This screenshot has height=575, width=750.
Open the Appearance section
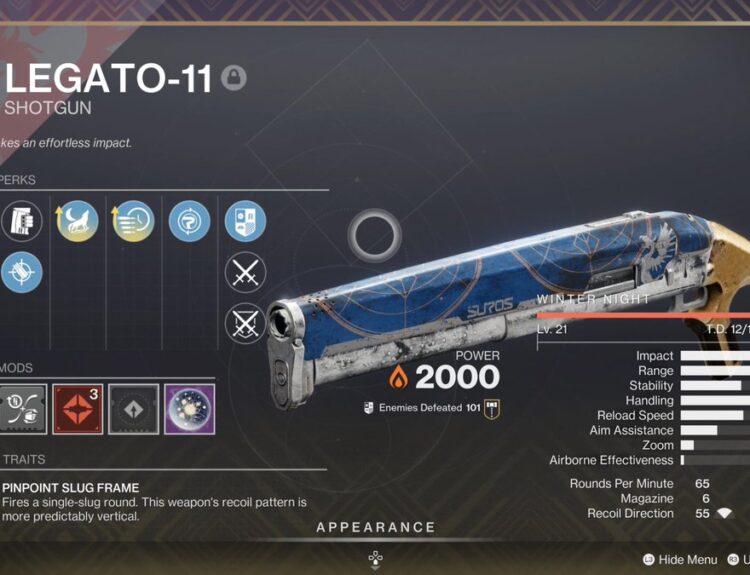click(x=375, y=527)
